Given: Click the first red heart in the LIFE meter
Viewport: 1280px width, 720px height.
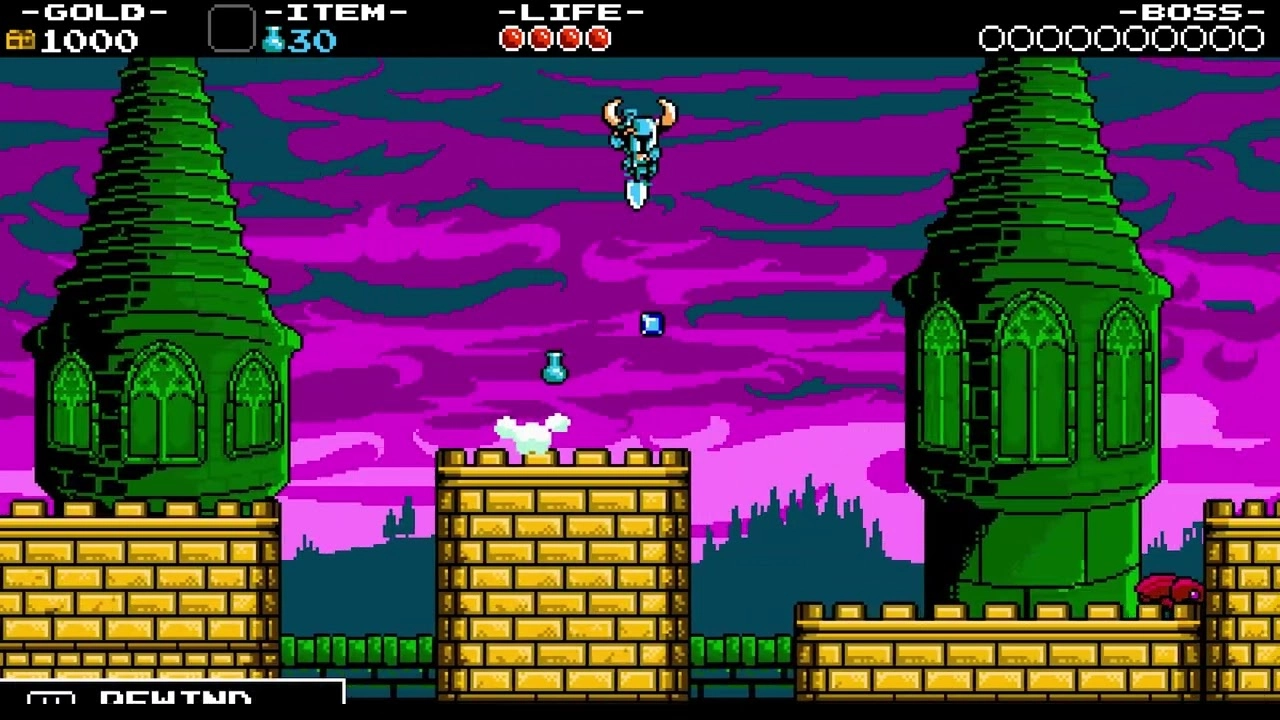Looking at the screenshot, I should (x=512, y=39).
